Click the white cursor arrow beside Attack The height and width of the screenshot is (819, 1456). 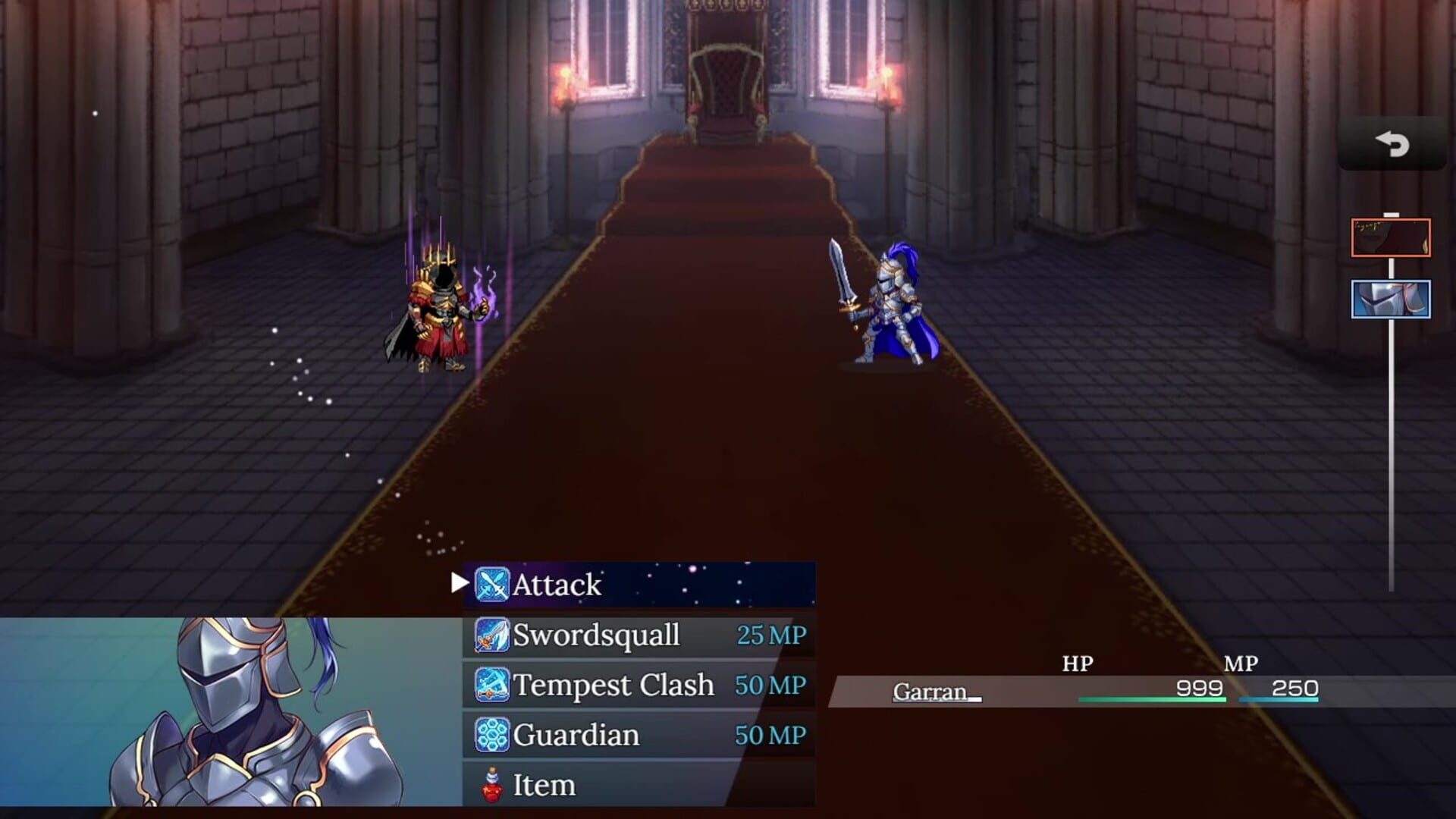pos(460,584)
